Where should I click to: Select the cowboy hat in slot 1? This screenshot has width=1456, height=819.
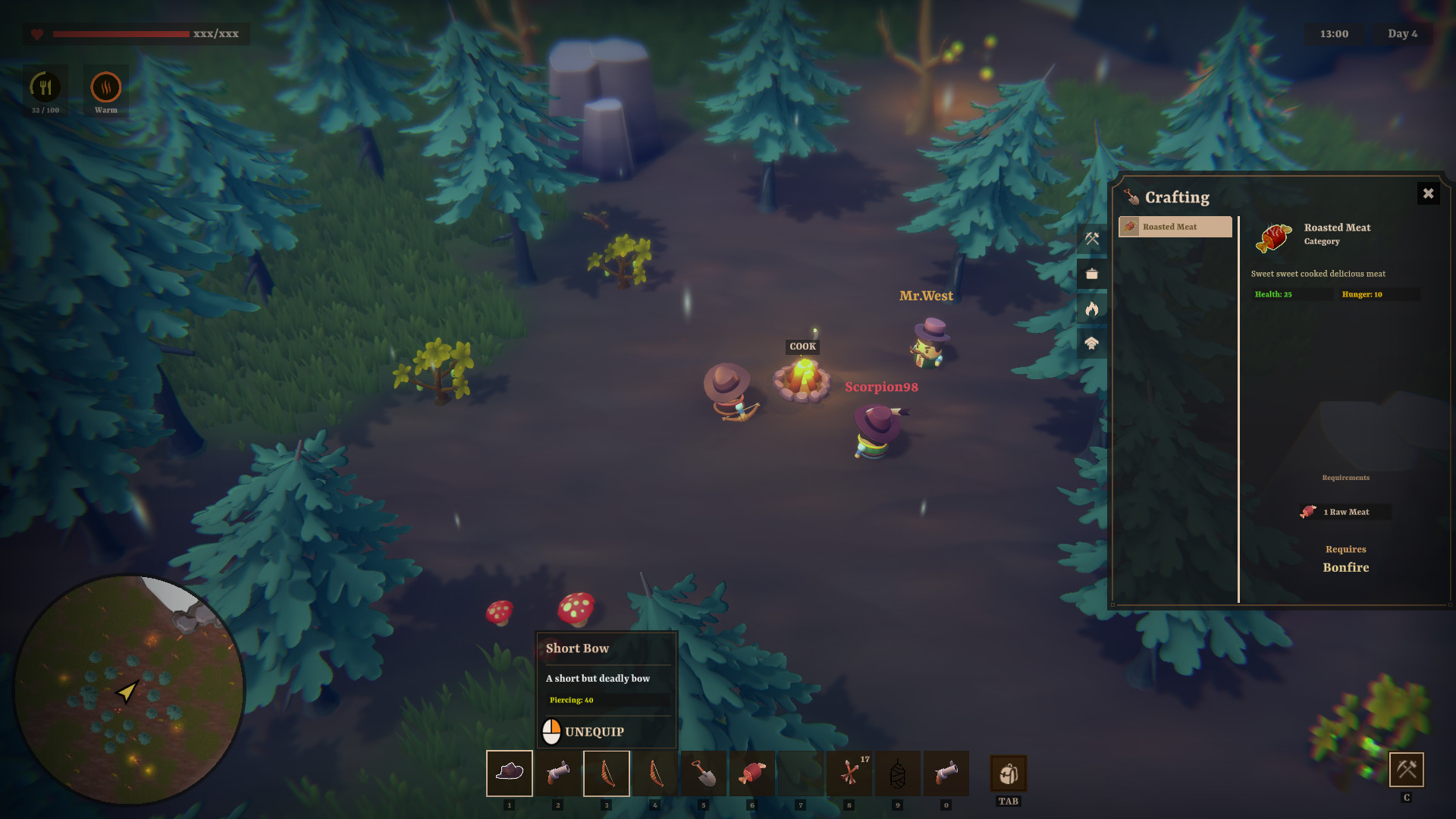pyautogui.click(x=510, y=773)
